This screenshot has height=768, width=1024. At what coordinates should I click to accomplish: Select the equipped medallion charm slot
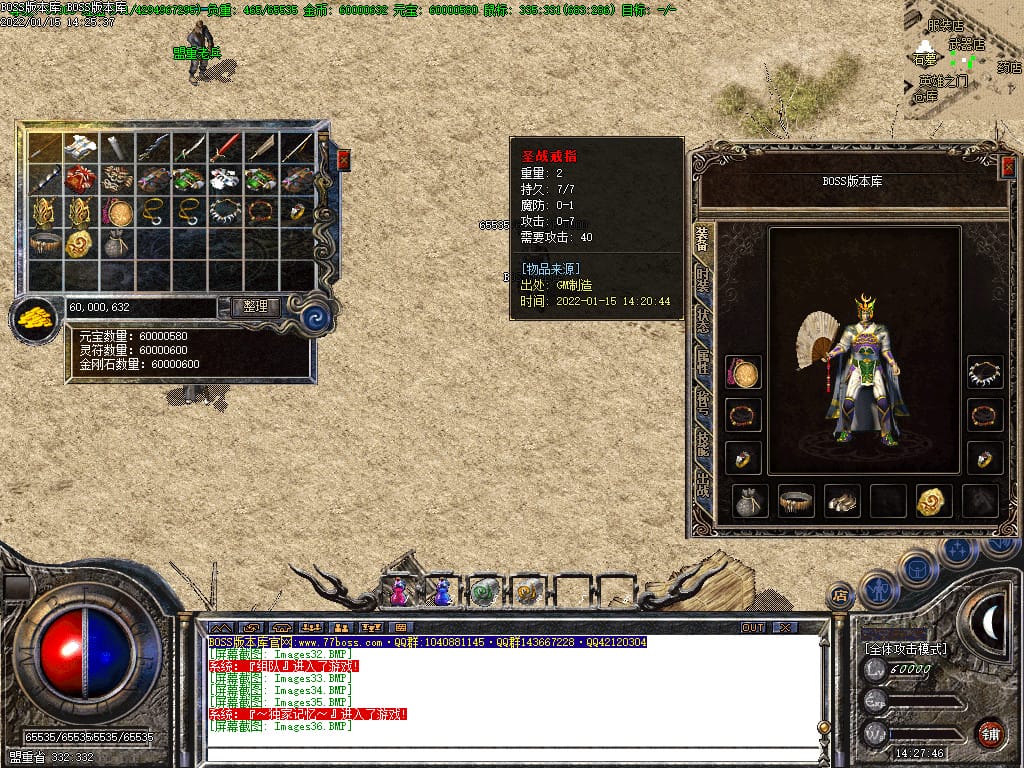[x=743, y=372]
